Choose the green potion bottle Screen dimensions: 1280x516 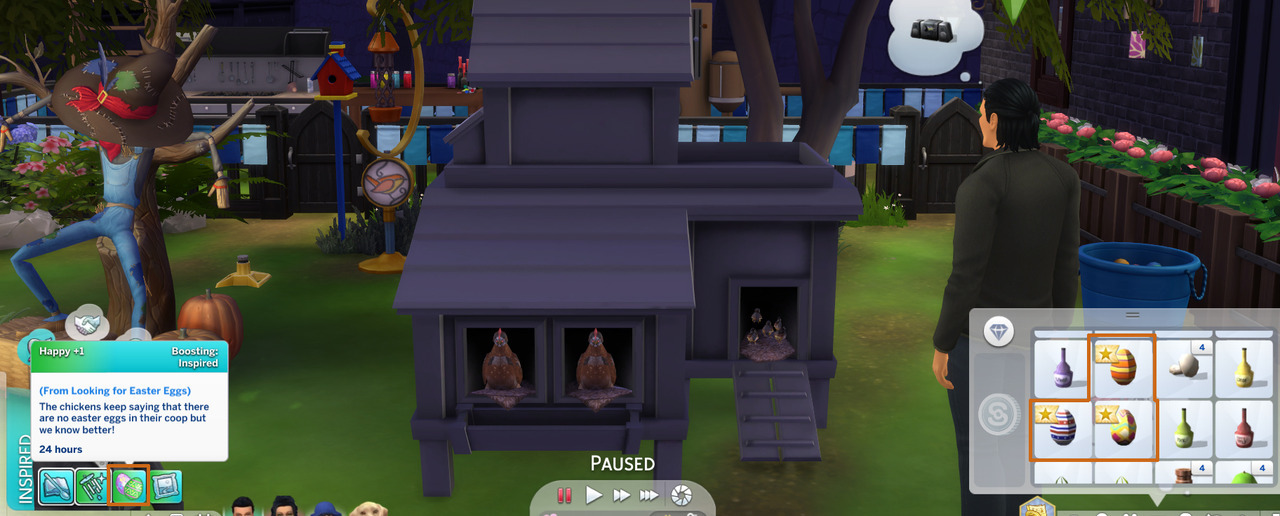pos(1183,428)
